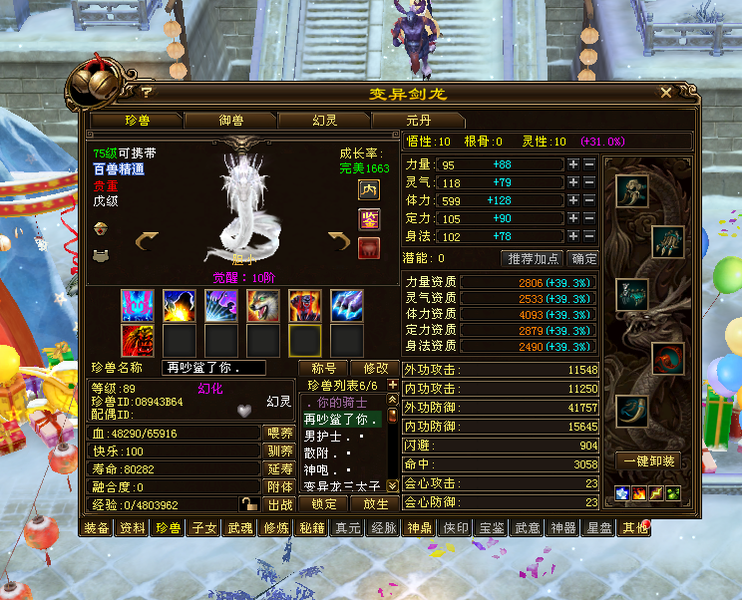Screen dimensions: 742x600
Task: Select the wolf head skill icon
Action: tap(263, 306)
